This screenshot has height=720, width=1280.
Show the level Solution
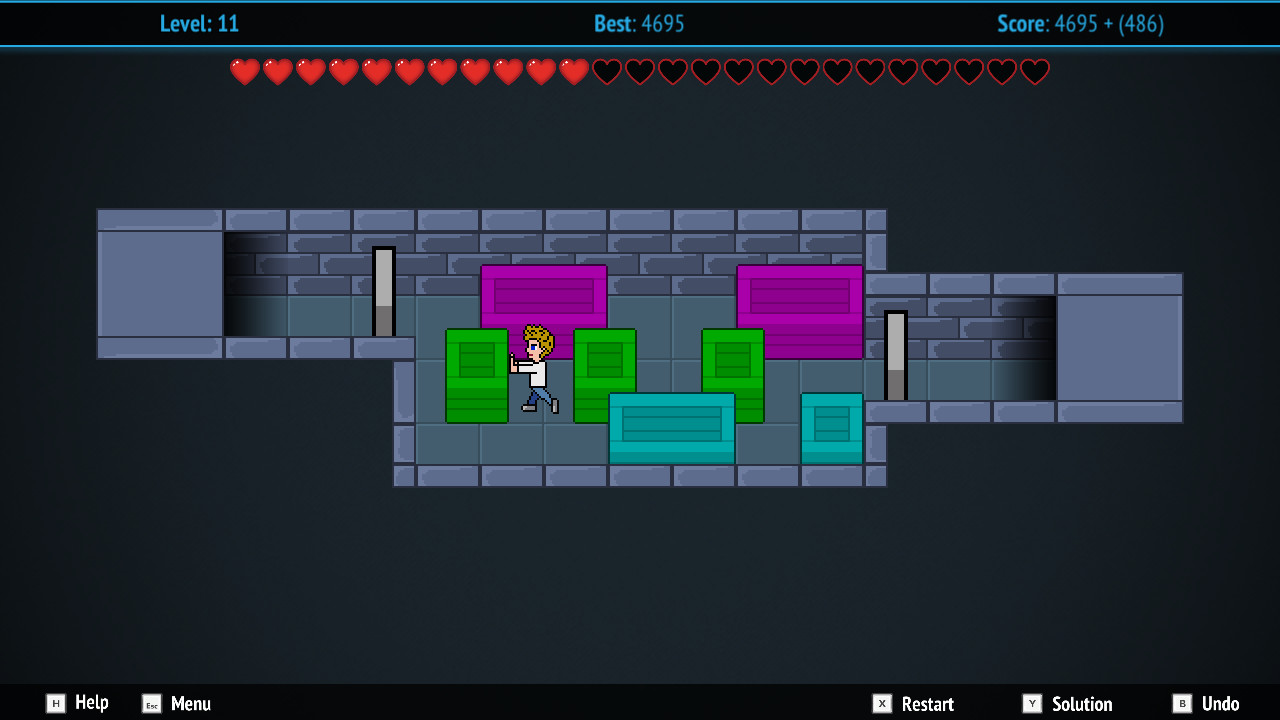(1084, 704)
